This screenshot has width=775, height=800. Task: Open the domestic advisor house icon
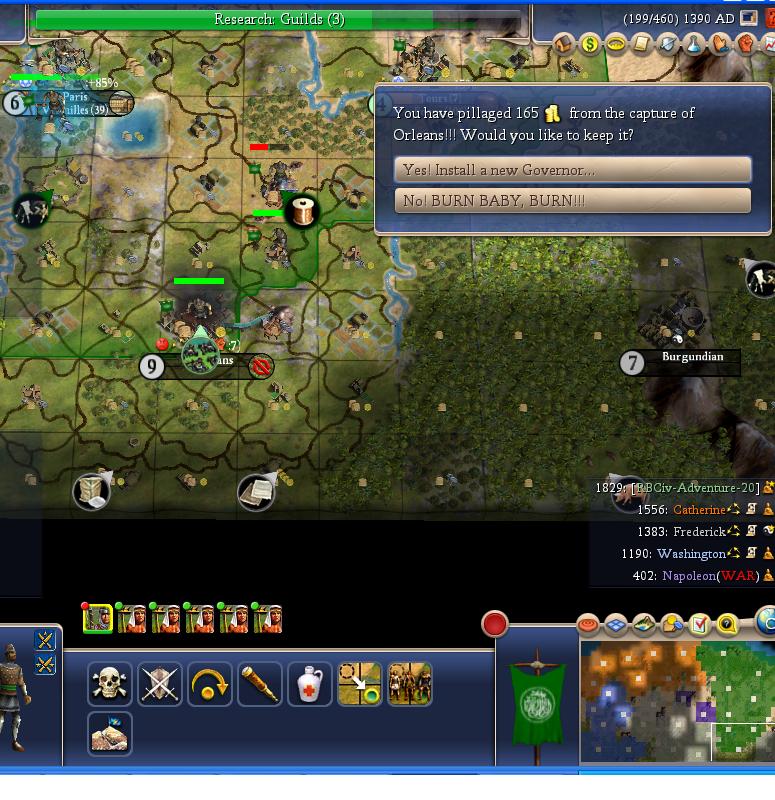click(564, 44)
